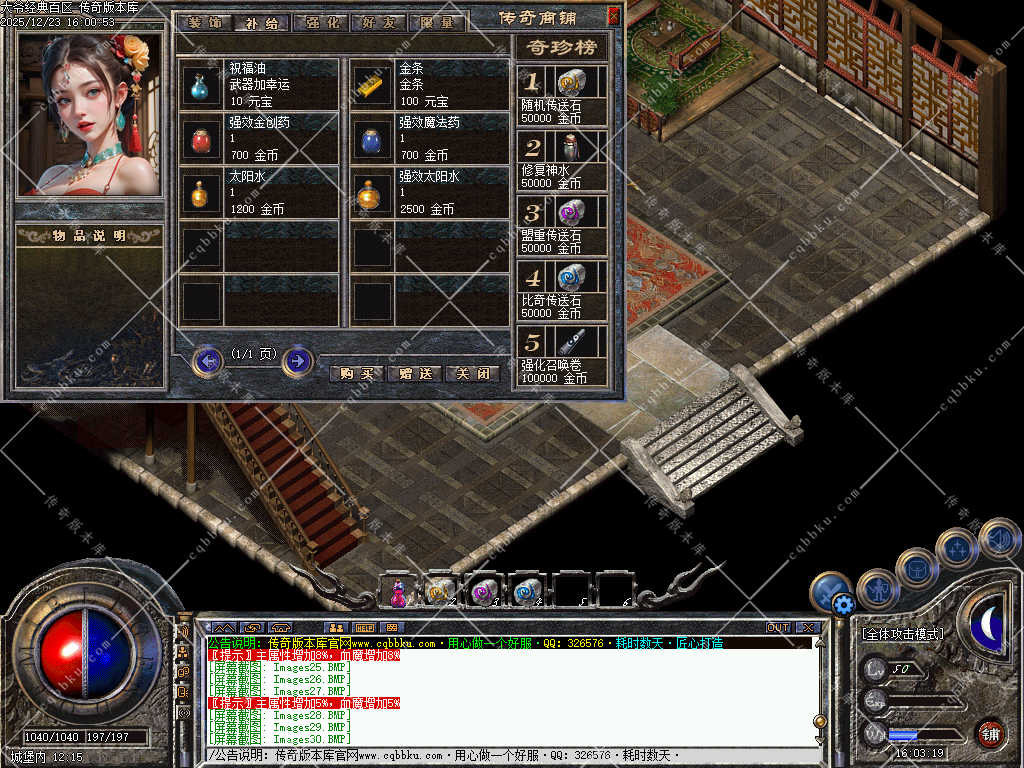Toggle the 全体攻击模式 attack mode label
Screen dimensions: 1024x768
(x=903, y=634)
